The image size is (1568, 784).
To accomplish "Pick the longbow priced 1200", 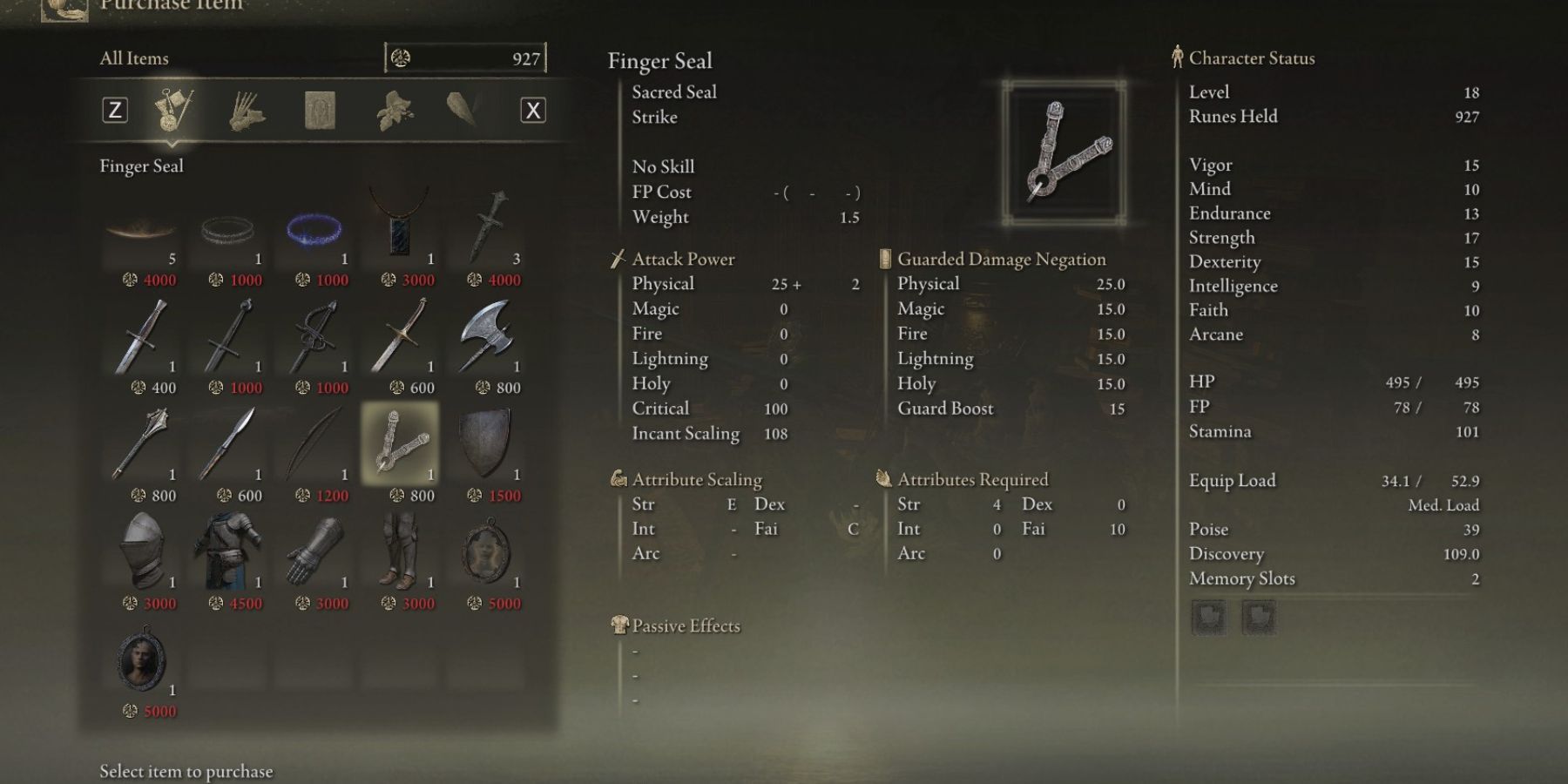I will pyautogui.click(x=314, y=444).
